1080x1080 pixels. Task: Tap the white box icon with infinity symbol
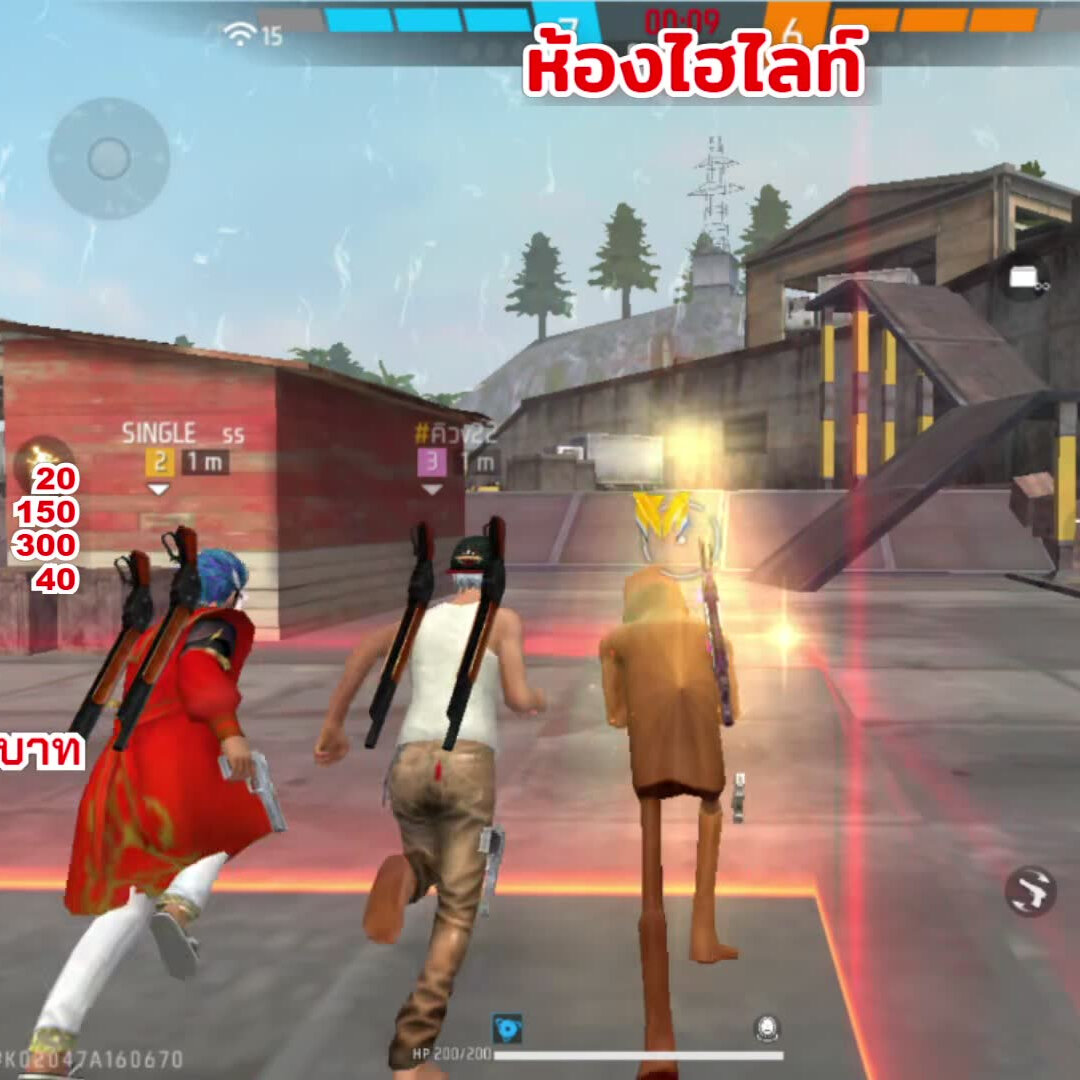[x=1025, y=279]
